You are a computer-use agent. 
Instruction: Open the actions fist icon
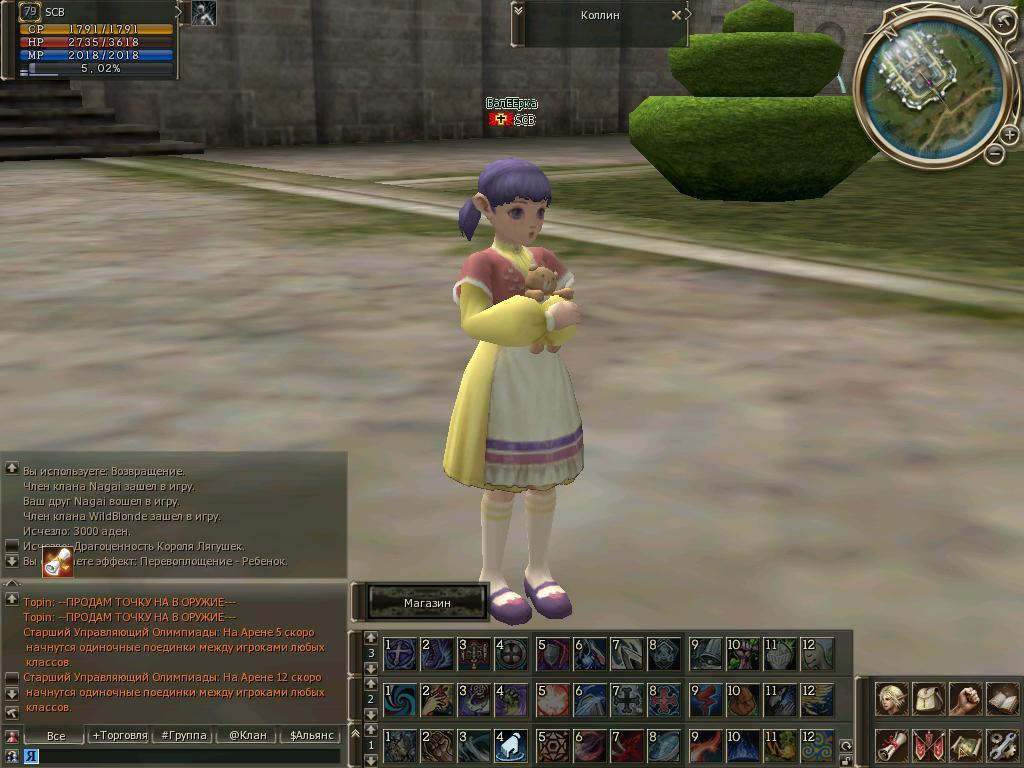965,698
